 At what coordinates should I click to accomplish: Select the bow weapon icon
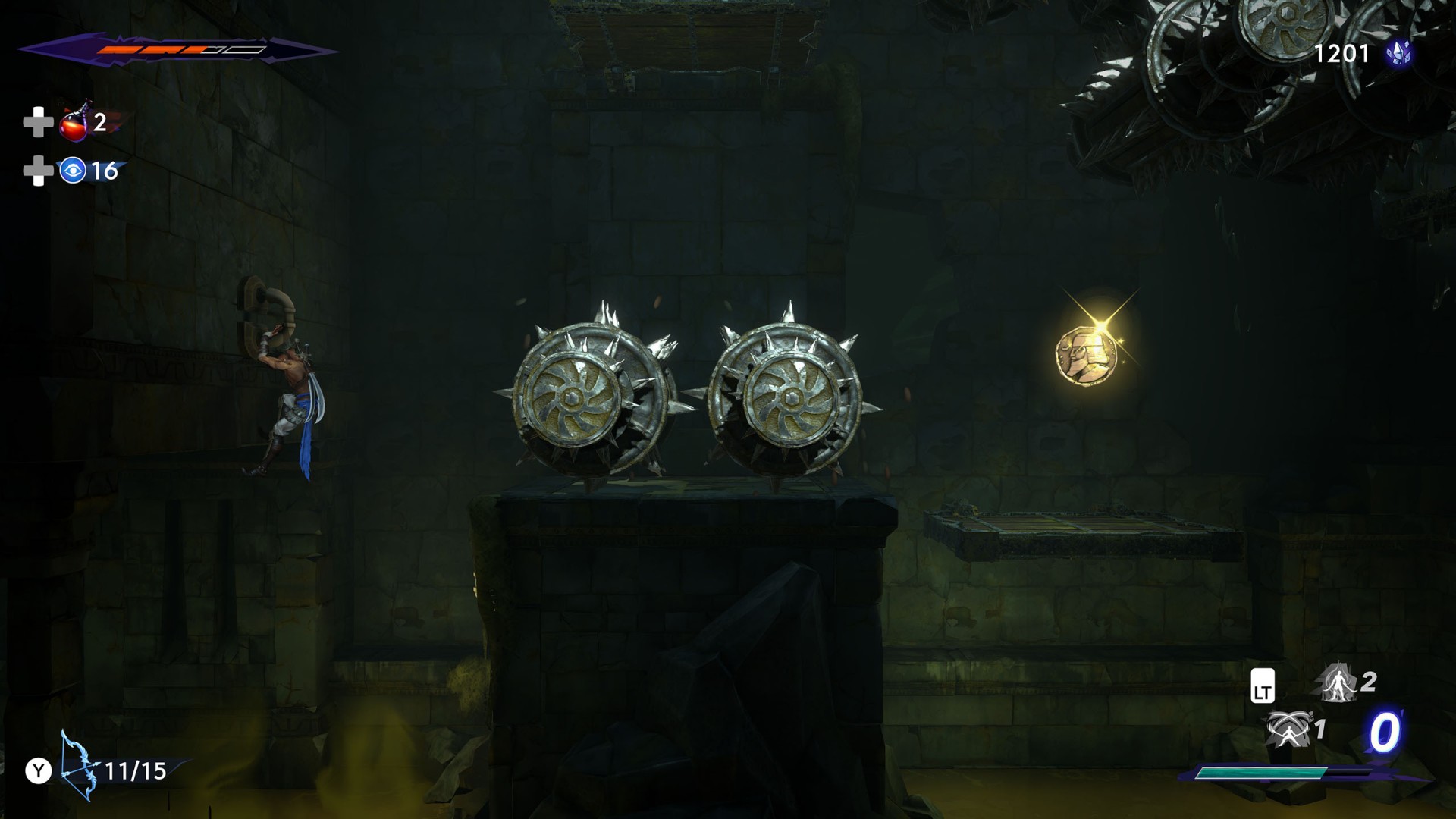[x=80, y=766]
